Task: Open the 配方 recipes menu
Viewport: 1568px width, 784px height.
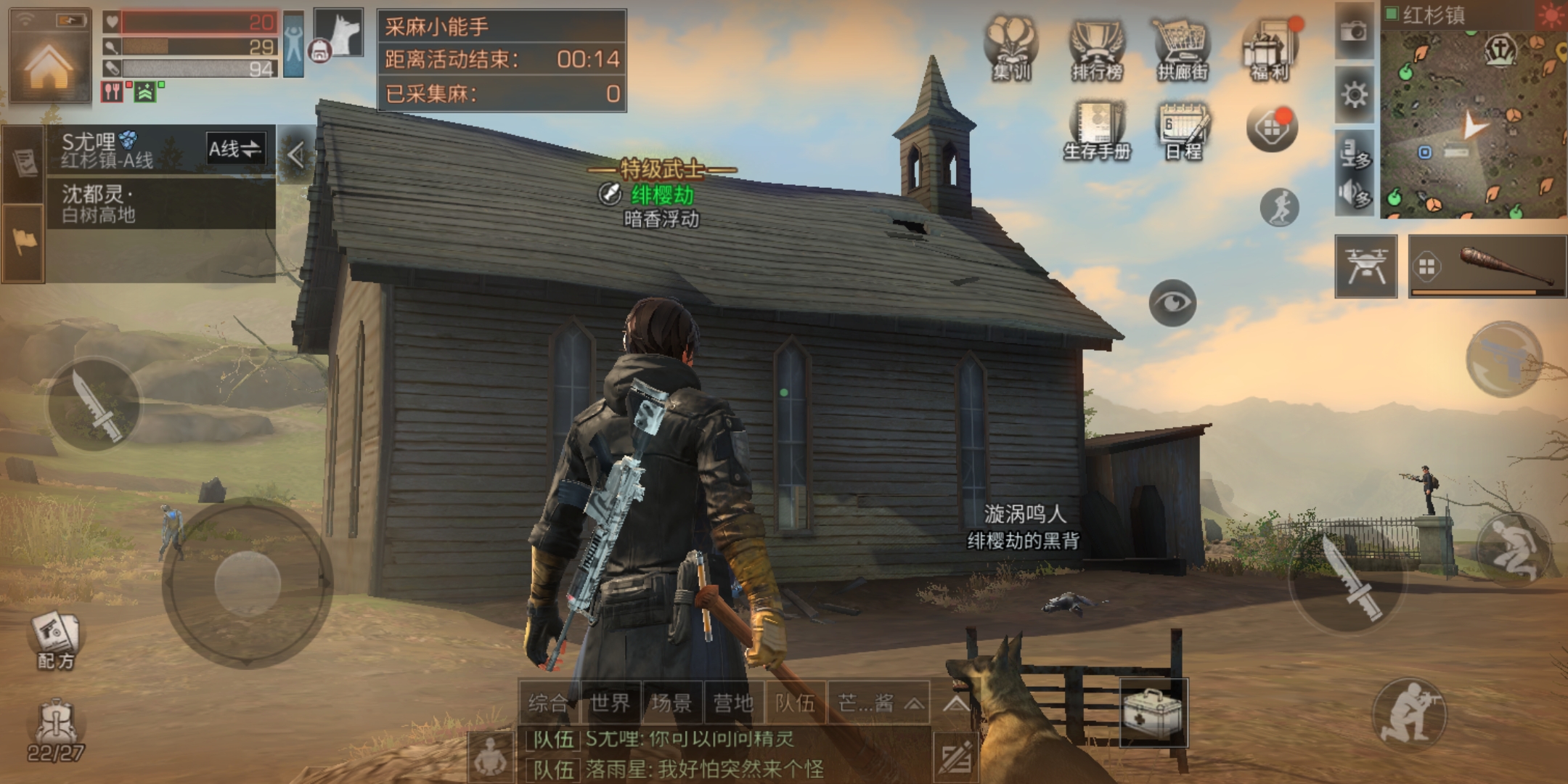Action: tap(55, 639)
